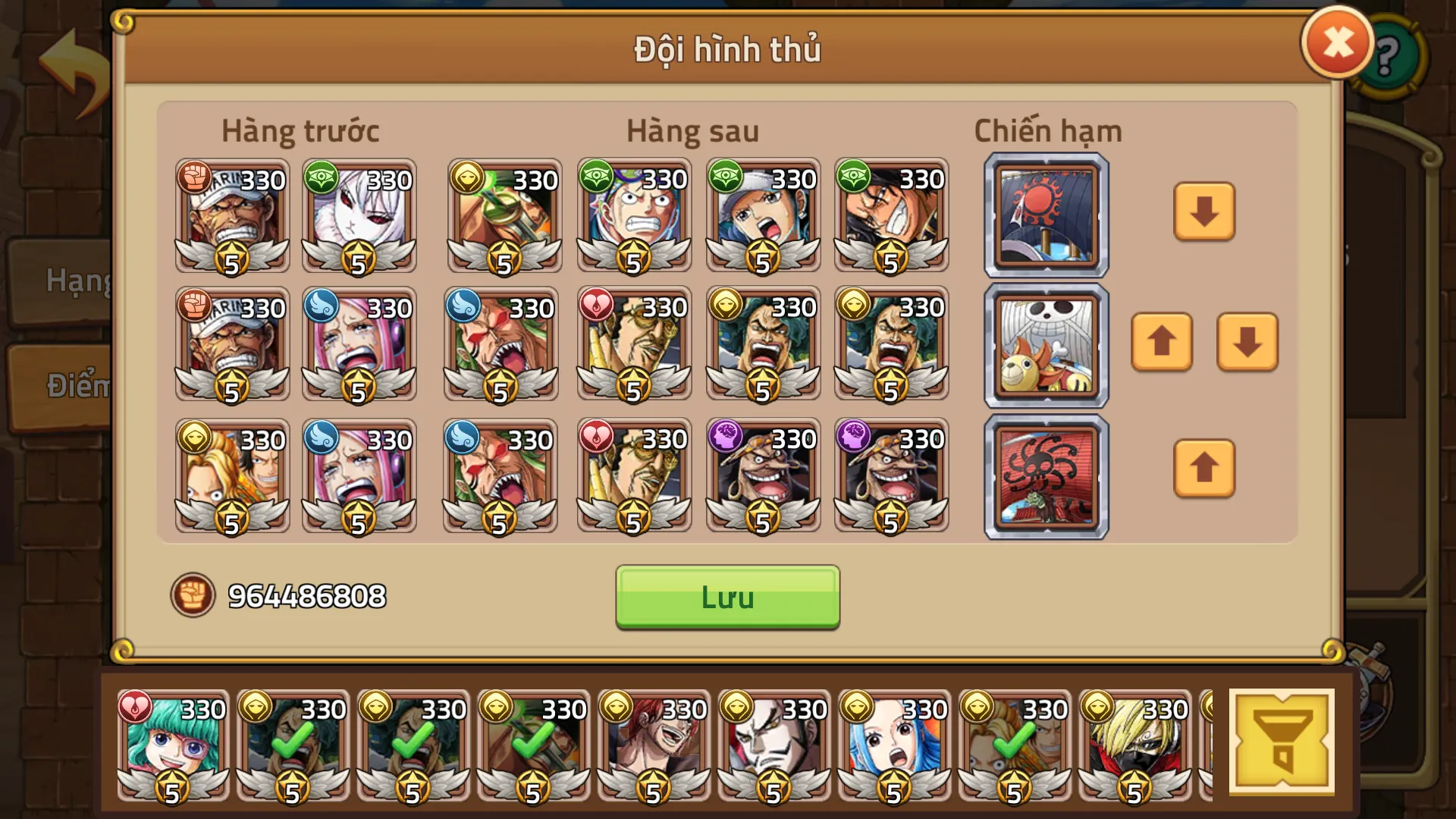Tap the fist currency icon
1456x819 pixels.
(x=195, y=598)
